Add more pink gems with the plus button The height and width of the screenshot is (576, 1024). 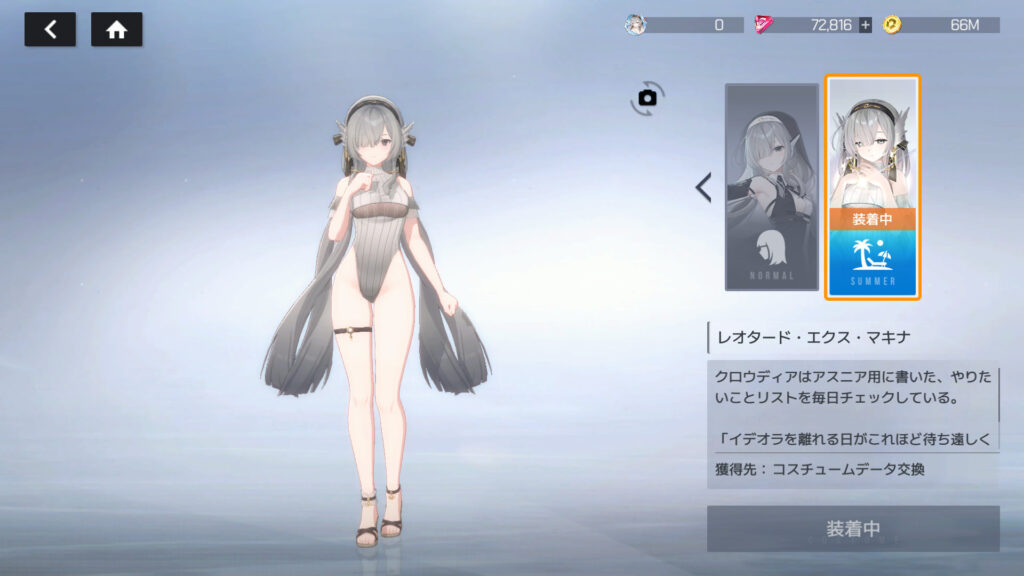865,25
